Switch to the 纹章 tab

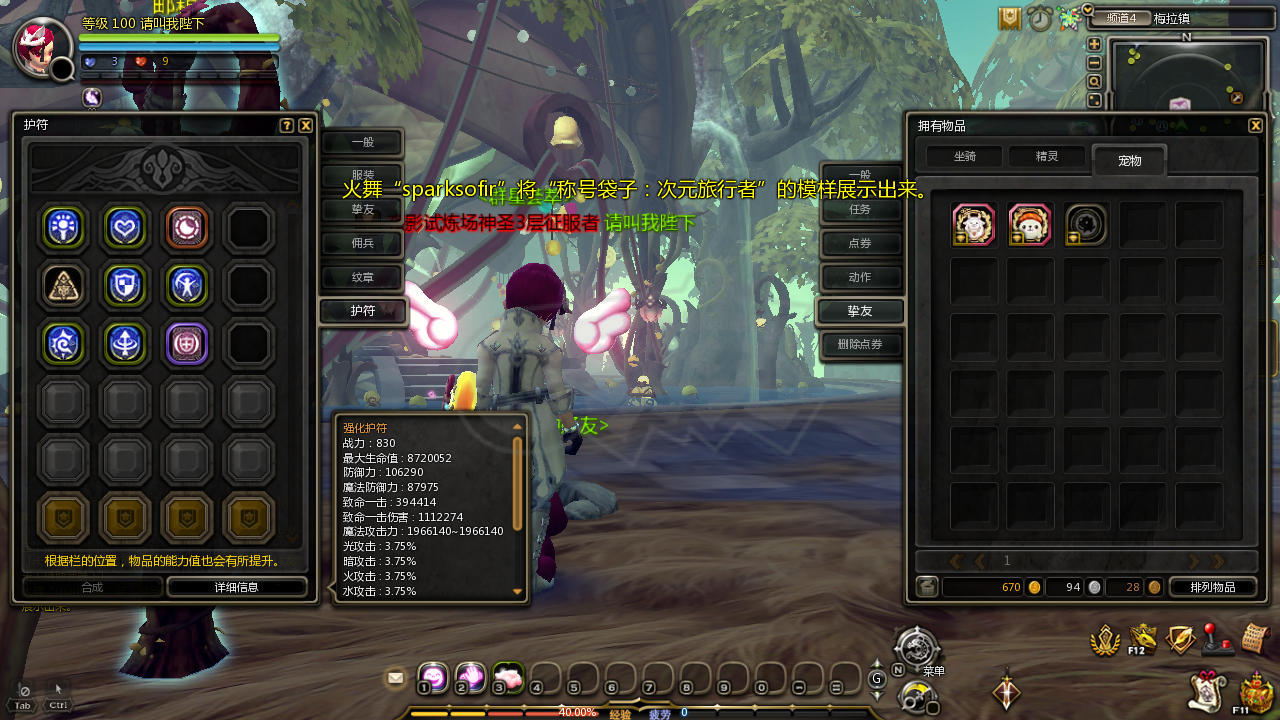point(362,277)
